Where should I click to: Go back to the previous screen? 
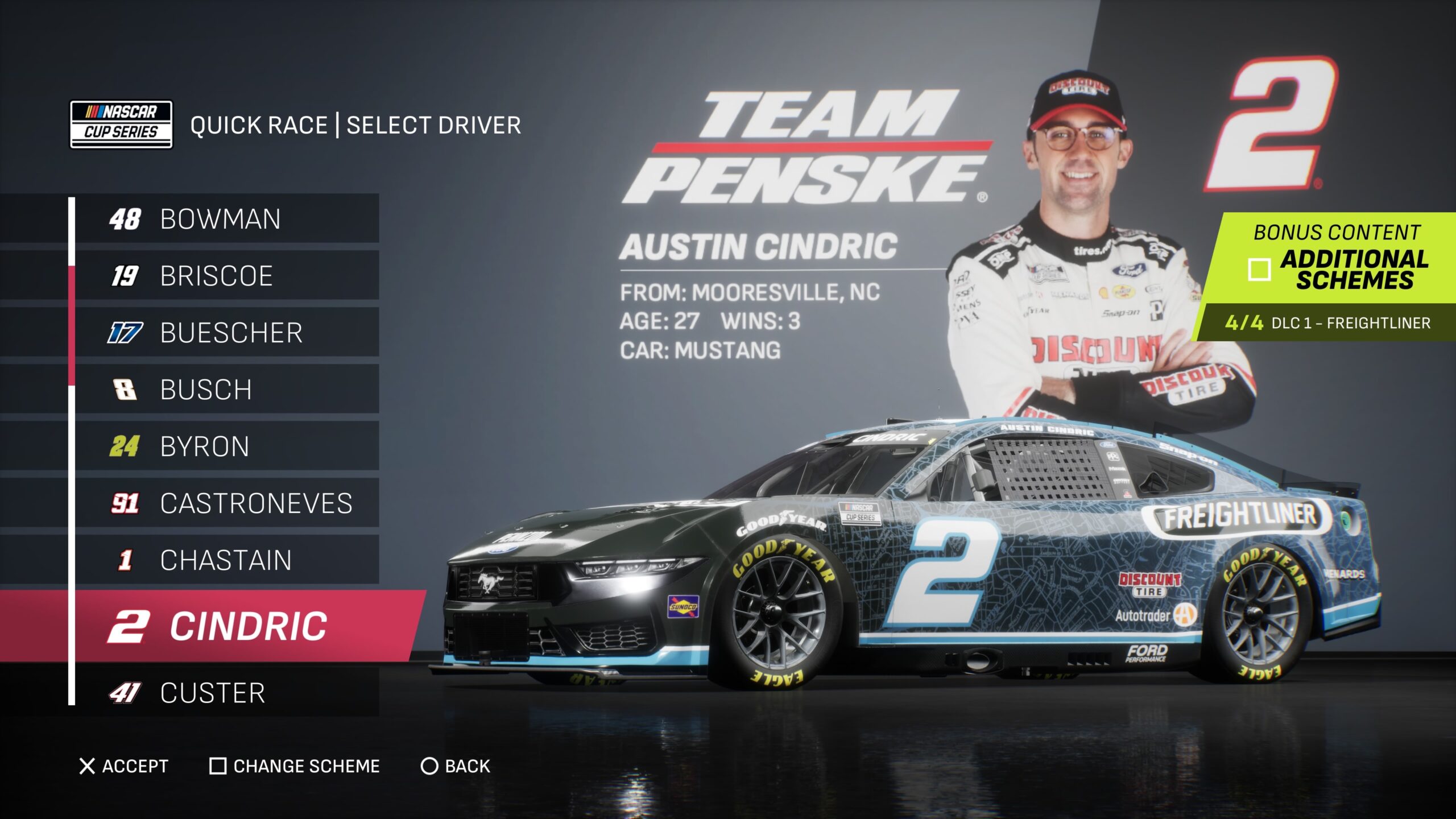(455, 766)
